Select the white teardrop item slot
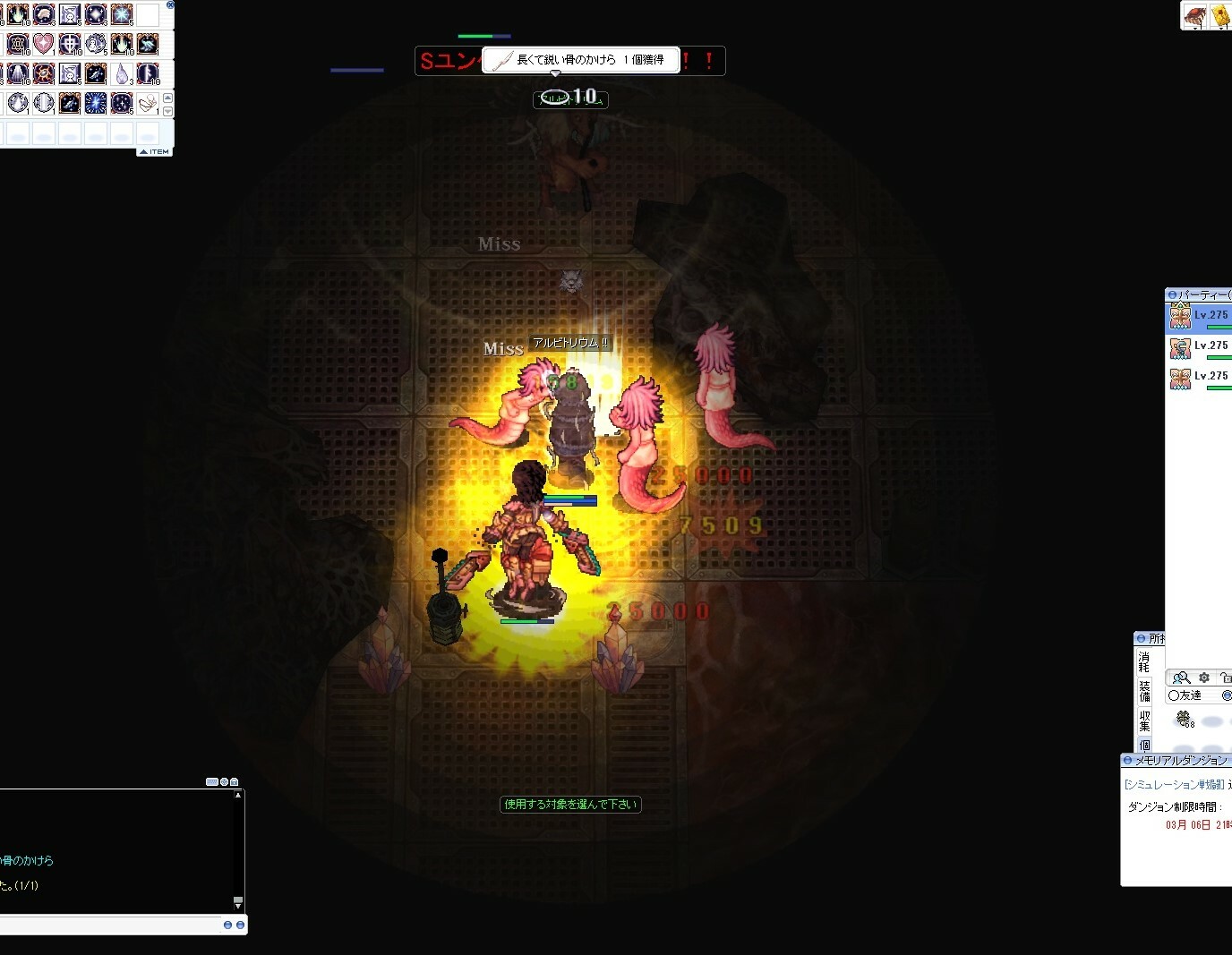The width and height of the screenshot is (1232, 955). coord(123,73)
